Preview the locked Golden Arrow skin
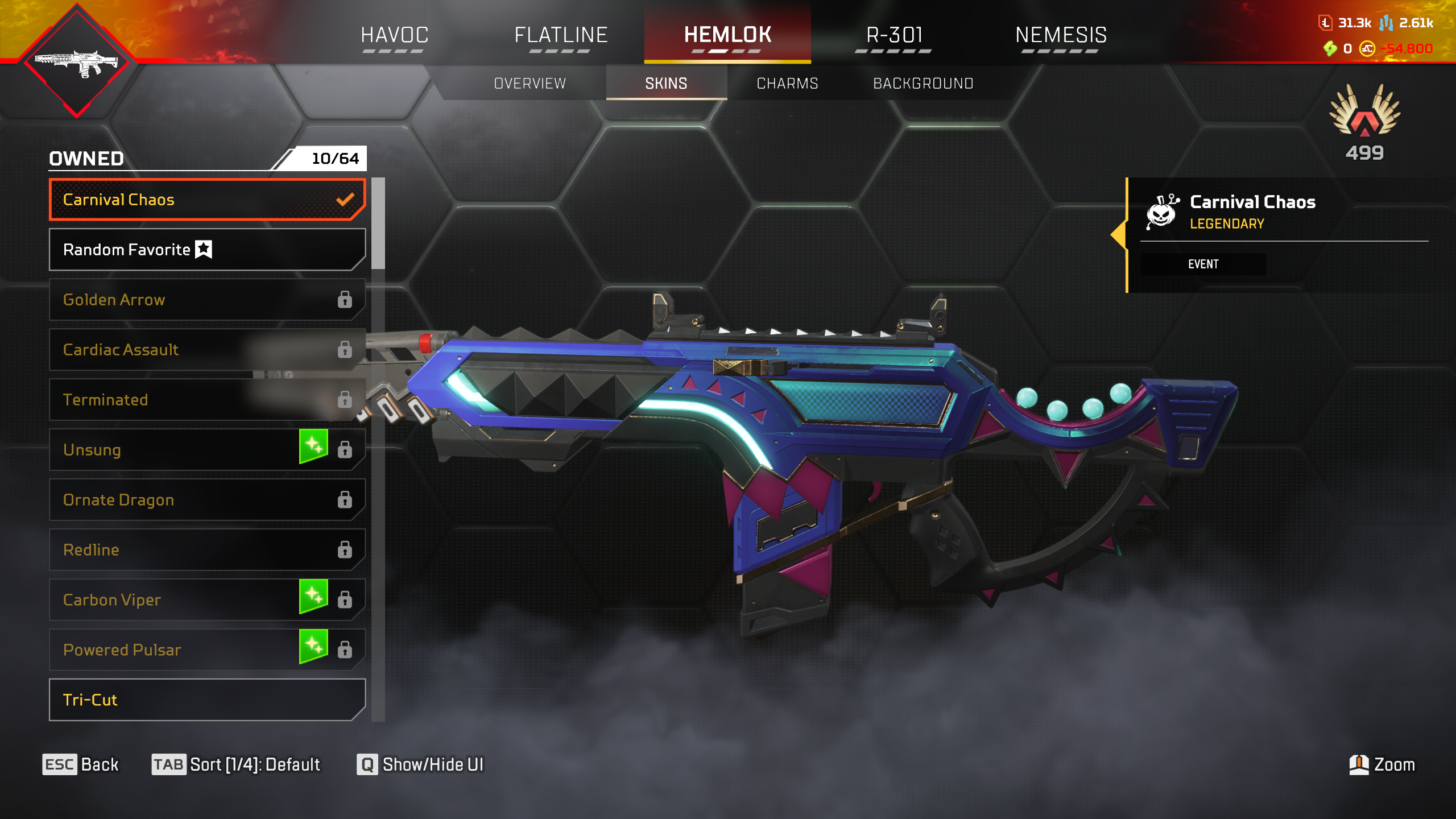 pyautogui.click(x=207, y=300)
